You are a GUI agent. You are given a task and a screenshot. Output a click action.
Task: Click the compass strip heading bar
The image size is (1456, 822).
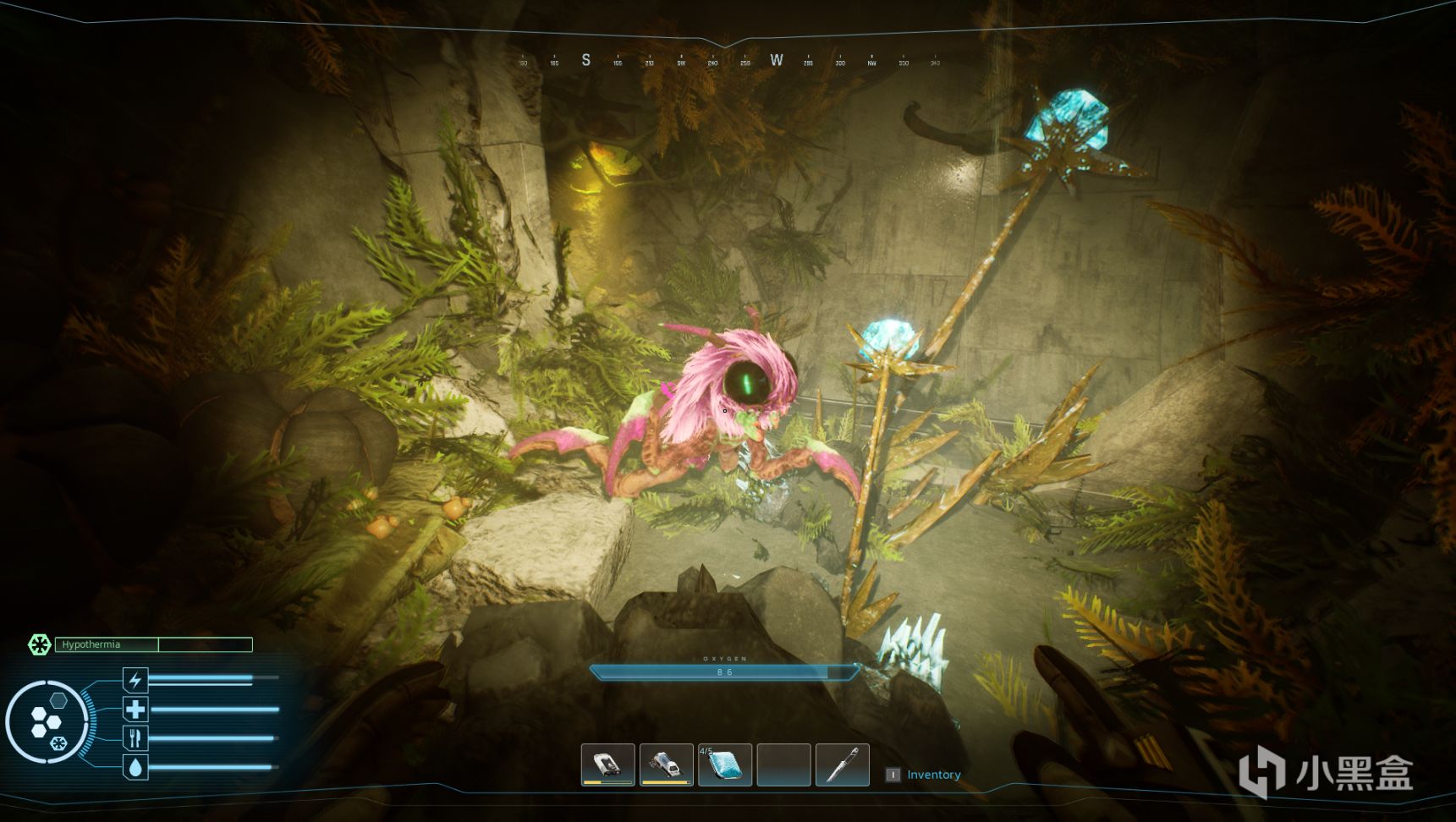728,61
